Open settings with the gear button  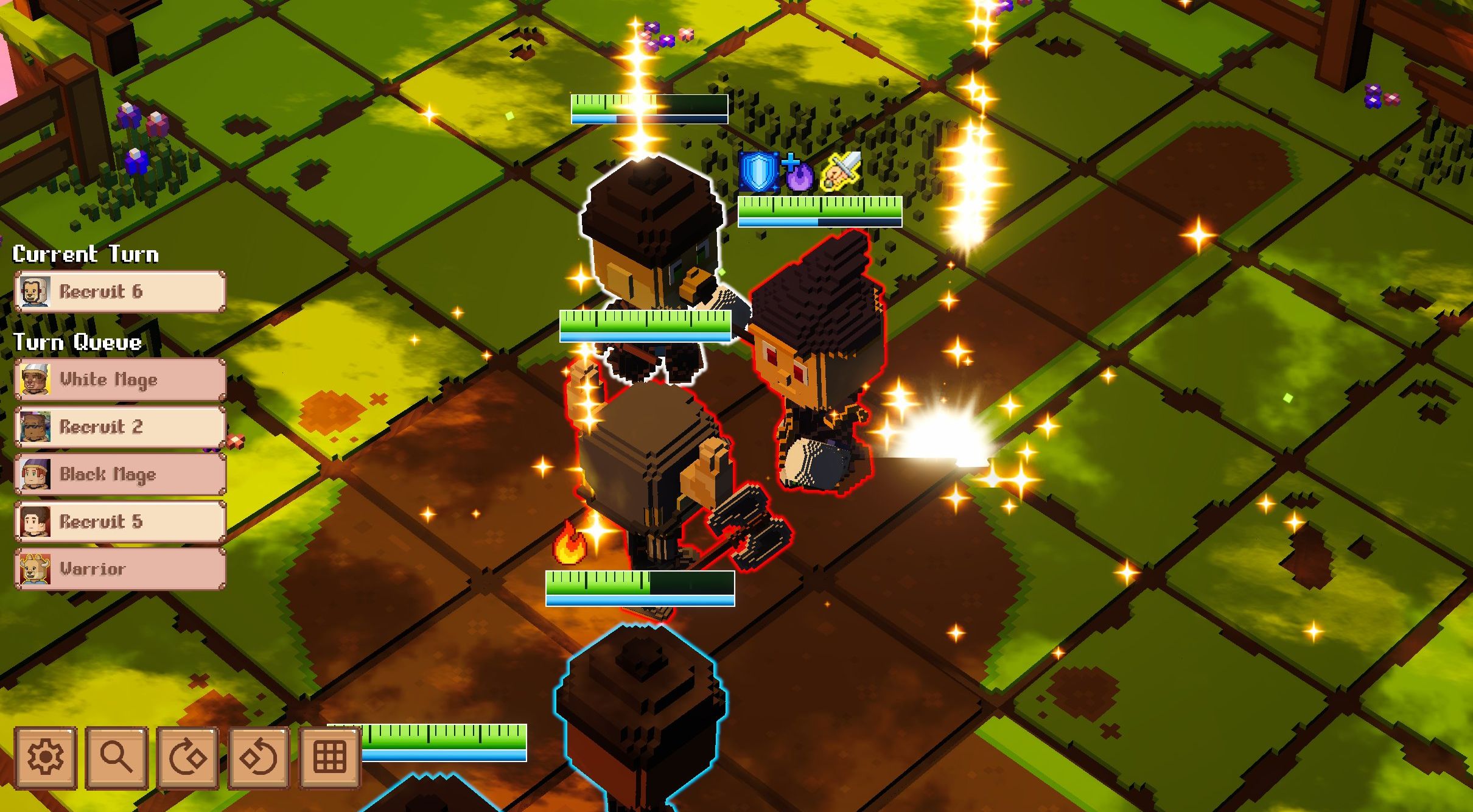coord(46,757)
